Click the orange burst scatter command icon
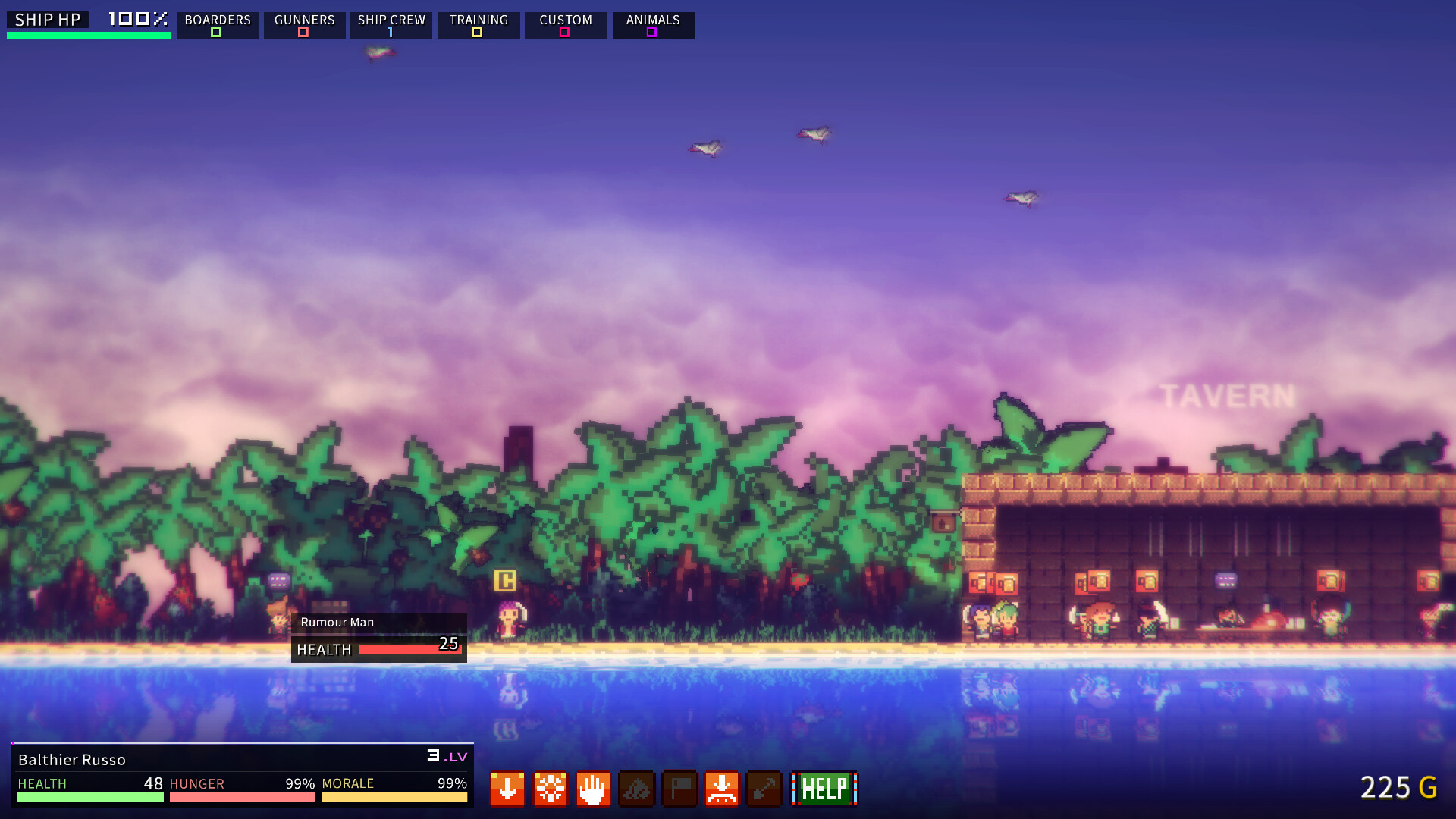 550,789
